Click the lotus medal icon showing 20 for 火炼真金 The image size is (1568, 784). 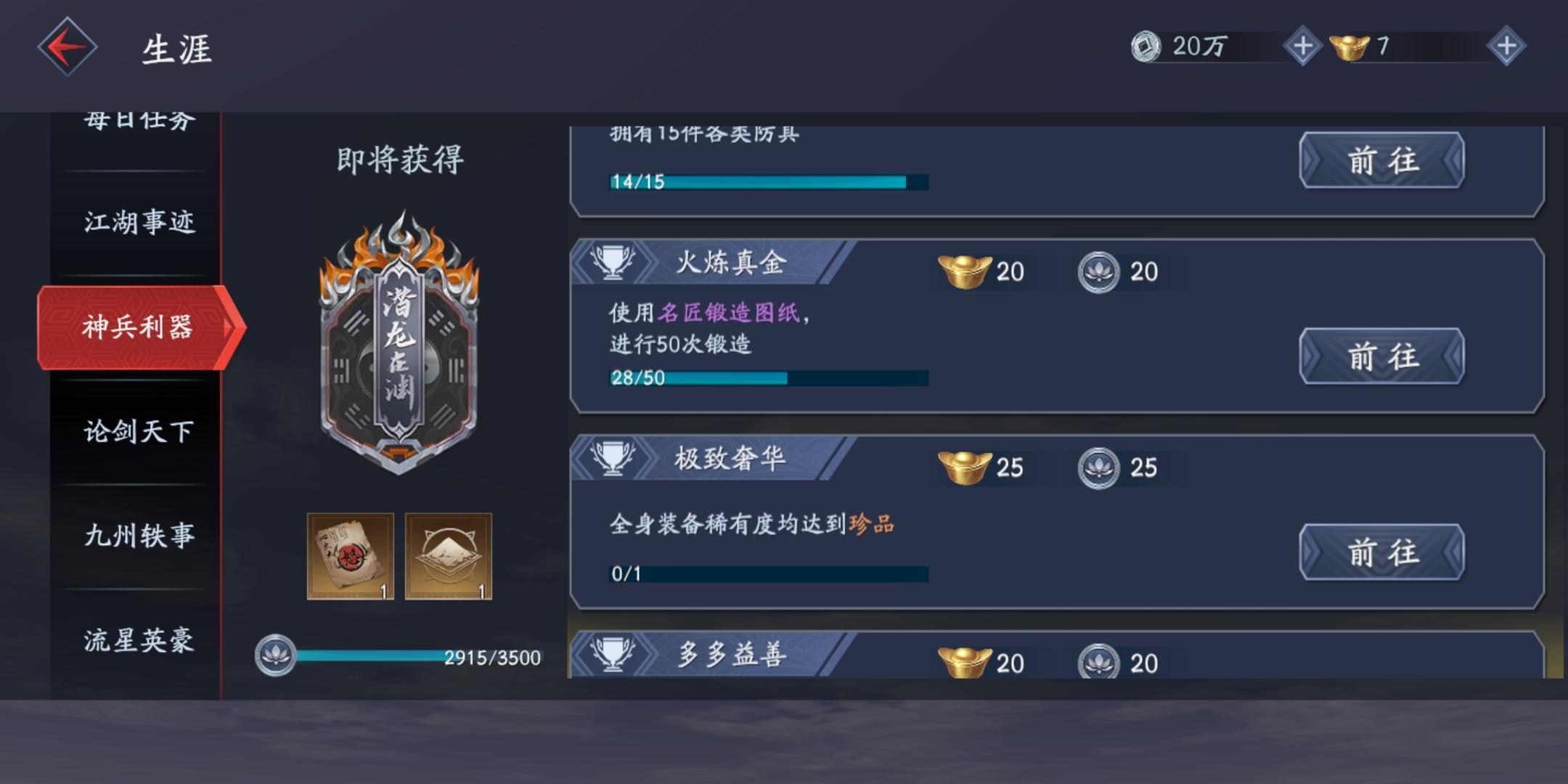tap(1098, 273)
